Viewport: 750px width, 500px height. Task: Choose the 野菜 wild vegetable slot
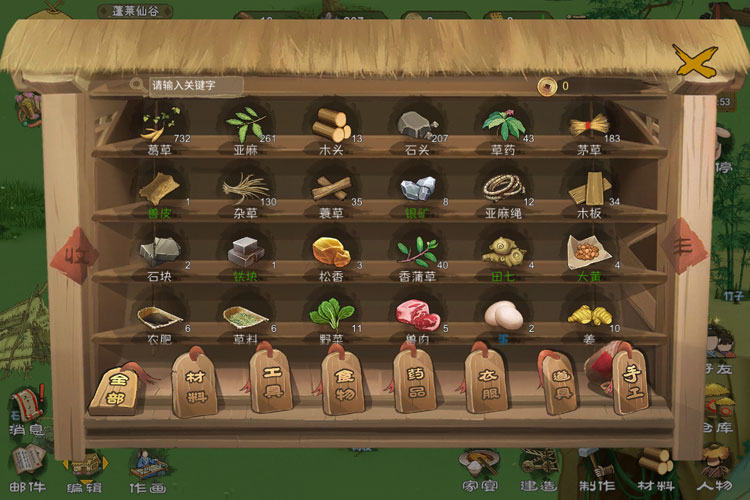tap(329, 316)
